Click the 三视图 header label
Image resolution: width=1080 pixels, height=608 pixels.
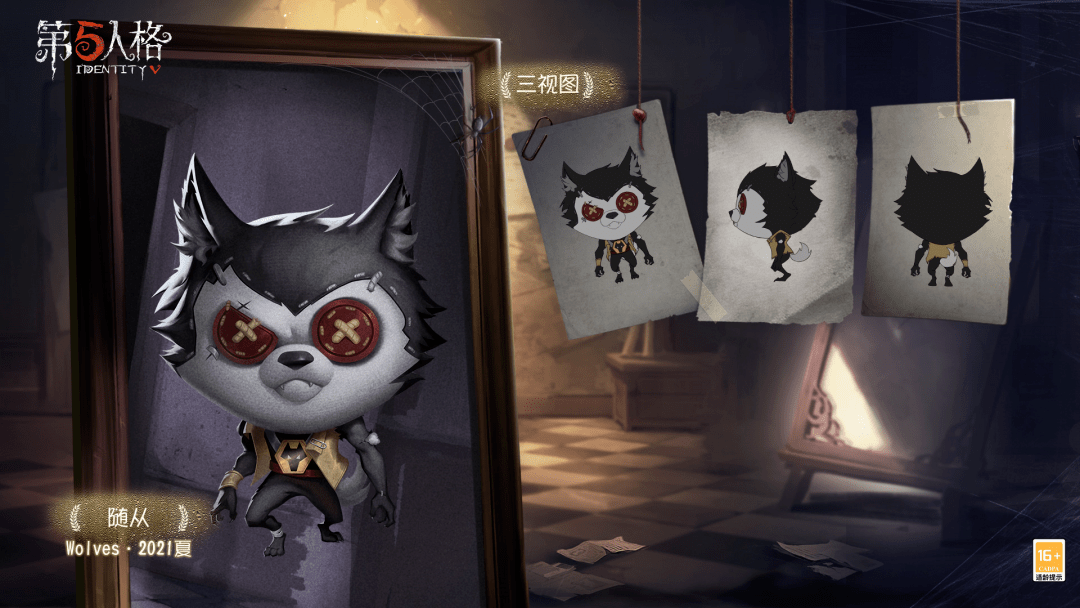[x=547, y=86]
